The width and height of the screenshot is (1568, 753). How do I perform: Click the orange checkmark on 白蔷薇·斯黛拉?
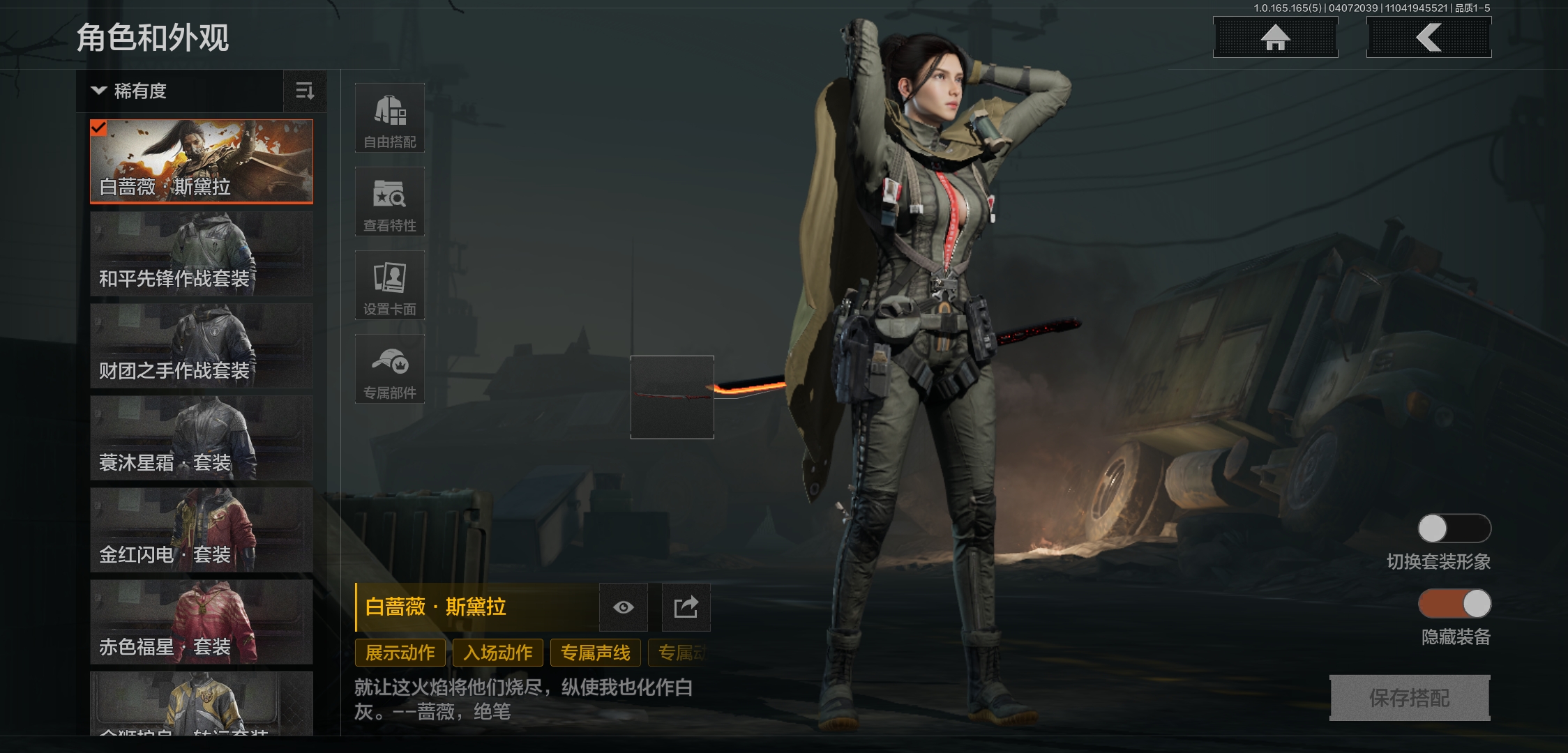99,128
